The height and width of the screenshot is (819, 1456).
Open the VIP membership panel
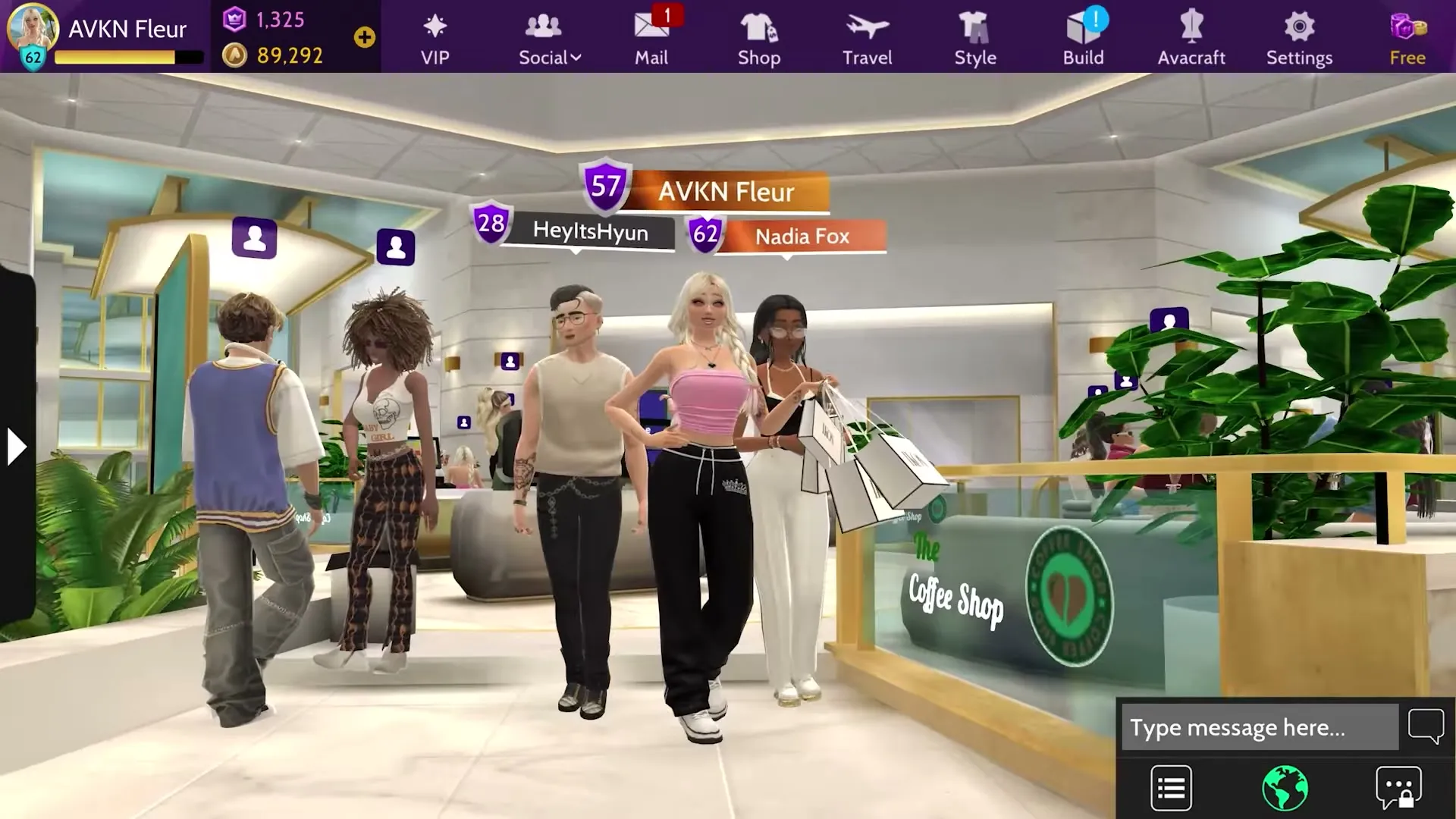click(x=433, y=34)
